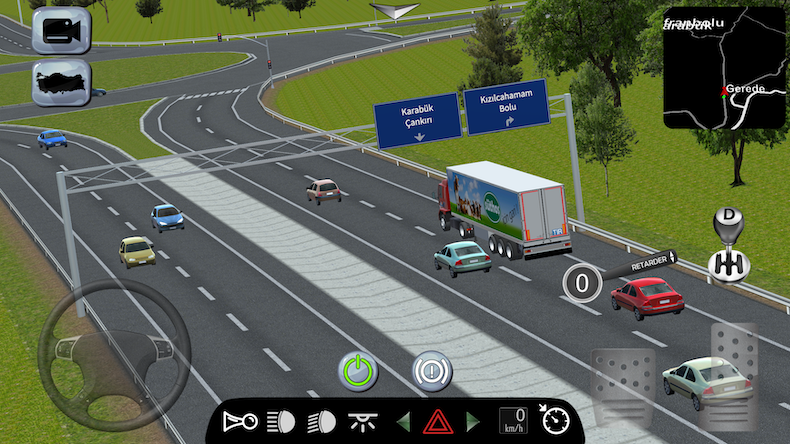Activate the left turn signal

click(403, 421)
